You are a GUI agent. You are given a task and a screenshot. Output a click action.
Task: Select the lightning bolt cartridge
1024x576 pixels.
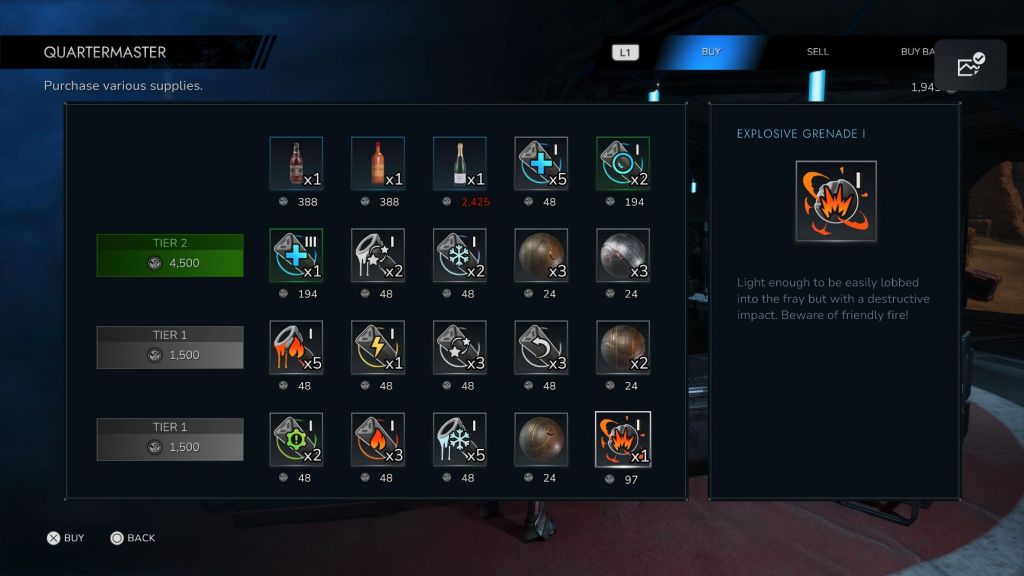(378, 347)
